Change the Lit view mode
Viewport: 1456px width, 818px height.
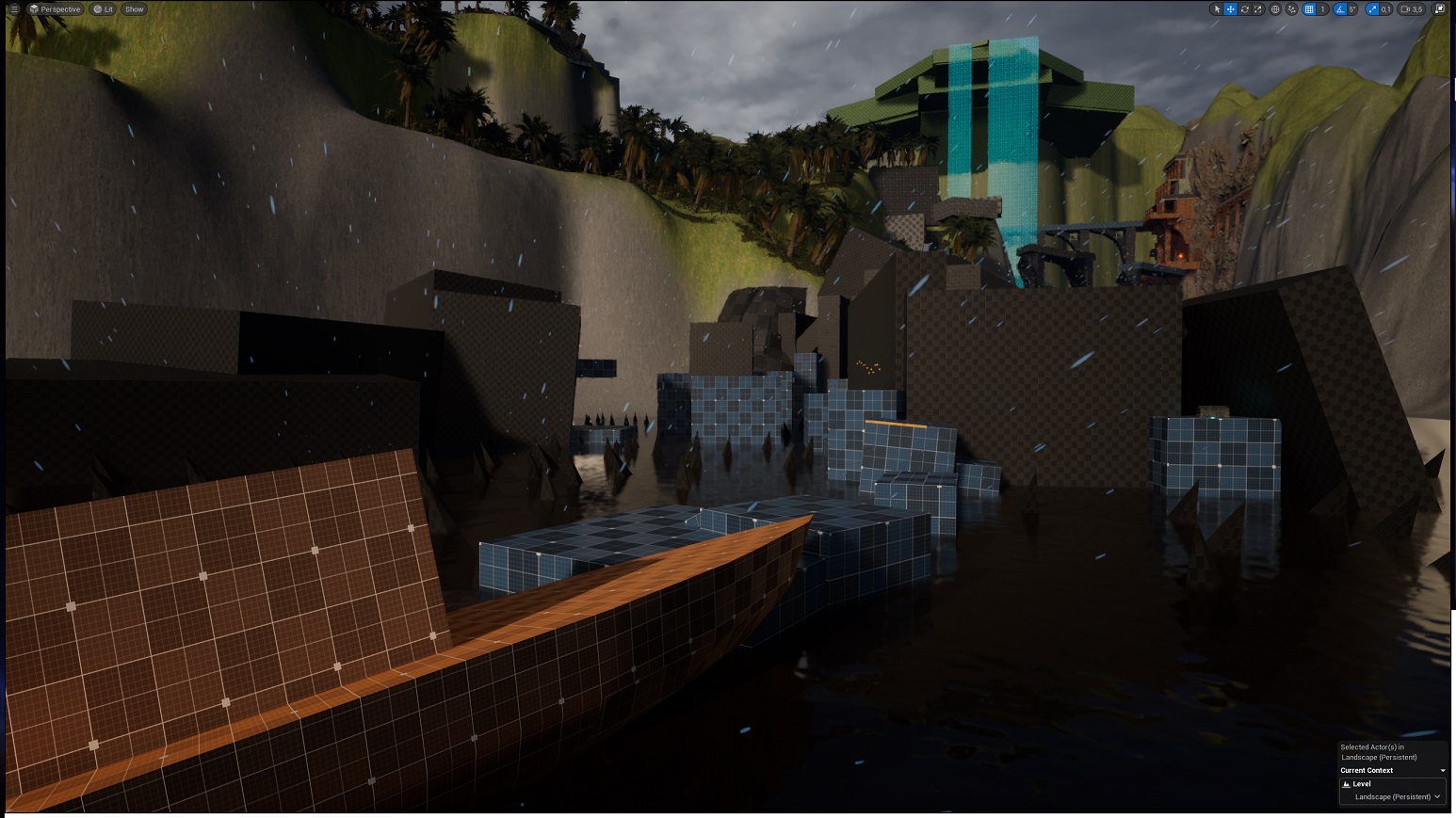[x=103, y=9]
